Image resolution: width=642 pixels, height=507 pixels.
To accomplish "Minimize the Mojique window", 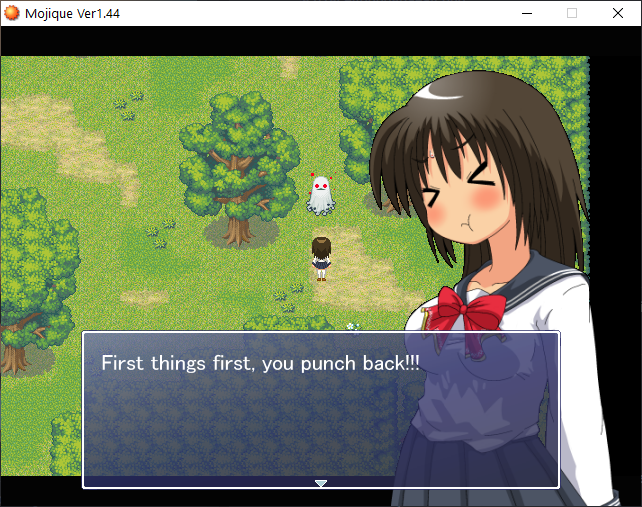I will pos(527,13).
